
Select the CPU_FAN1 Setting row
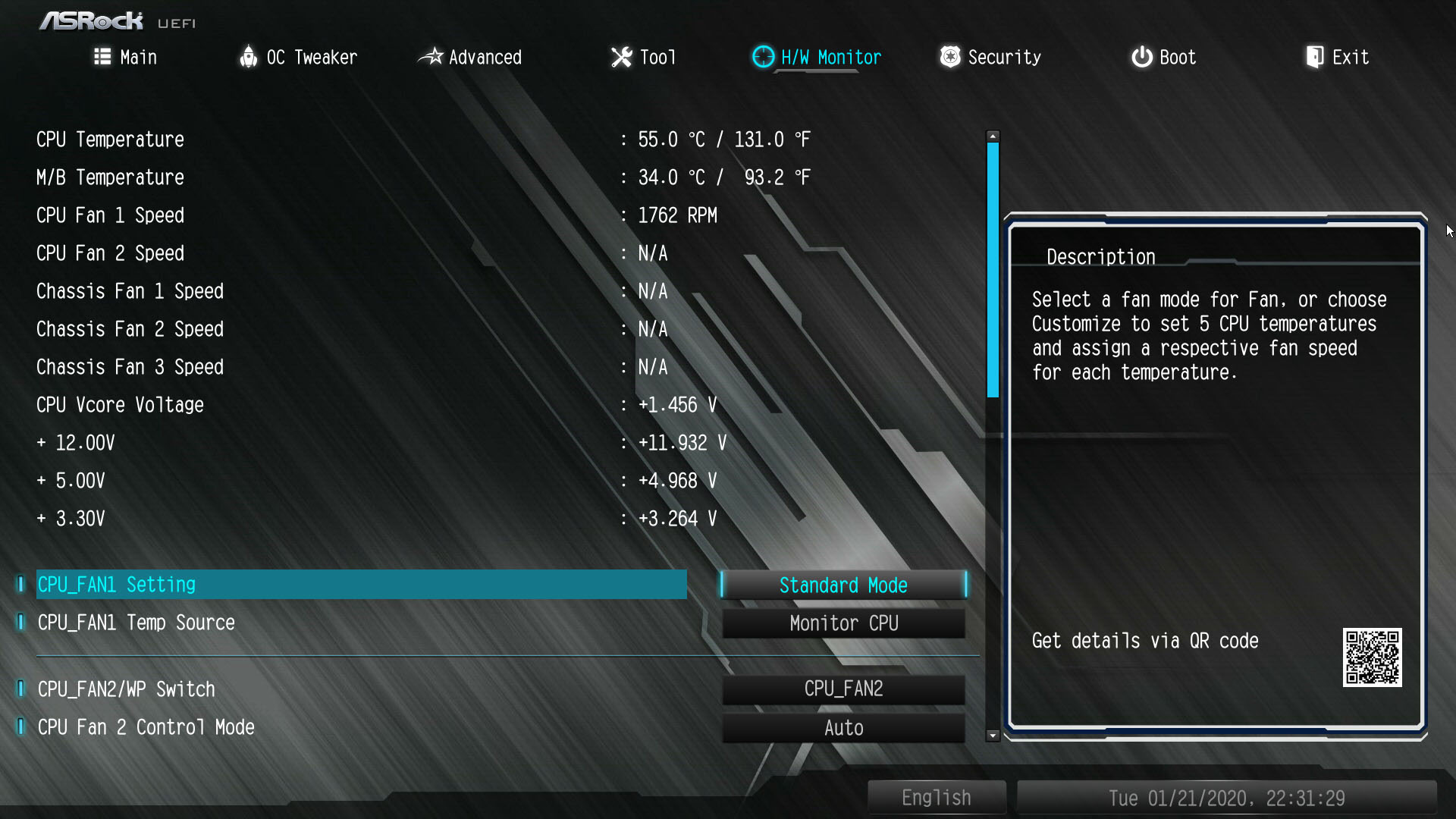point(361,585)
